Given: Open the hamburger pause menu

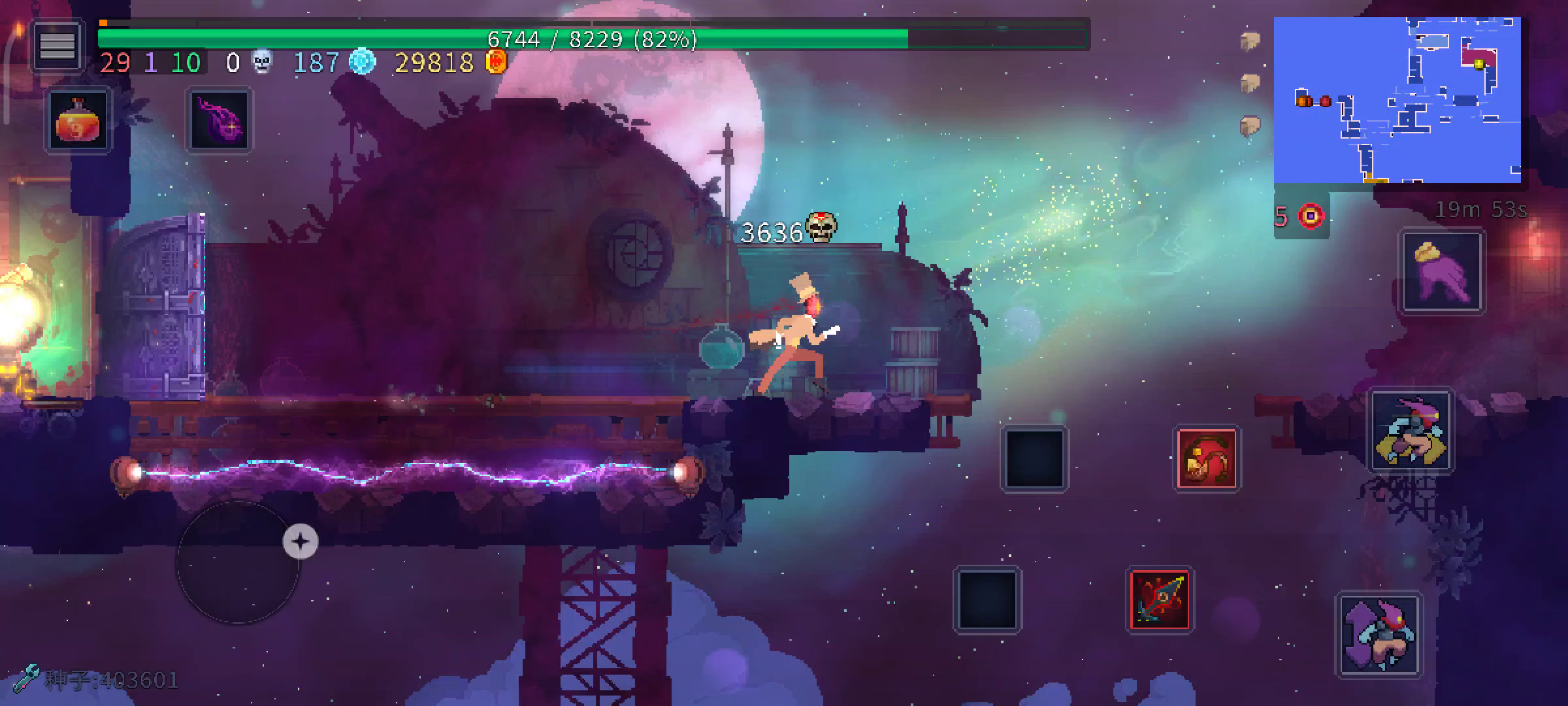Looking at the screenshot, I should [57, 46].
